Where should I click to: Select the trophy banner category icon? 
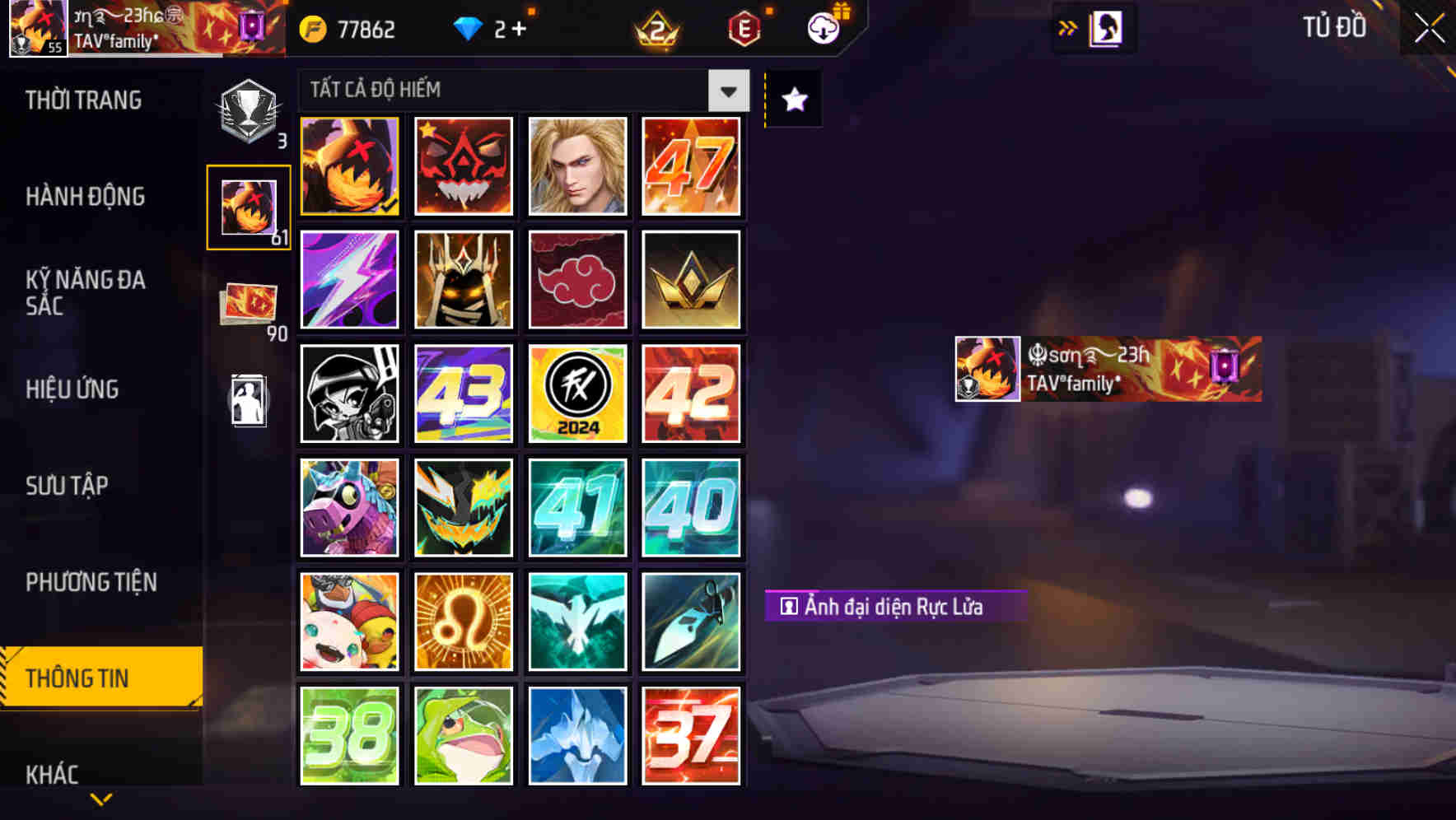pos(248,107)
